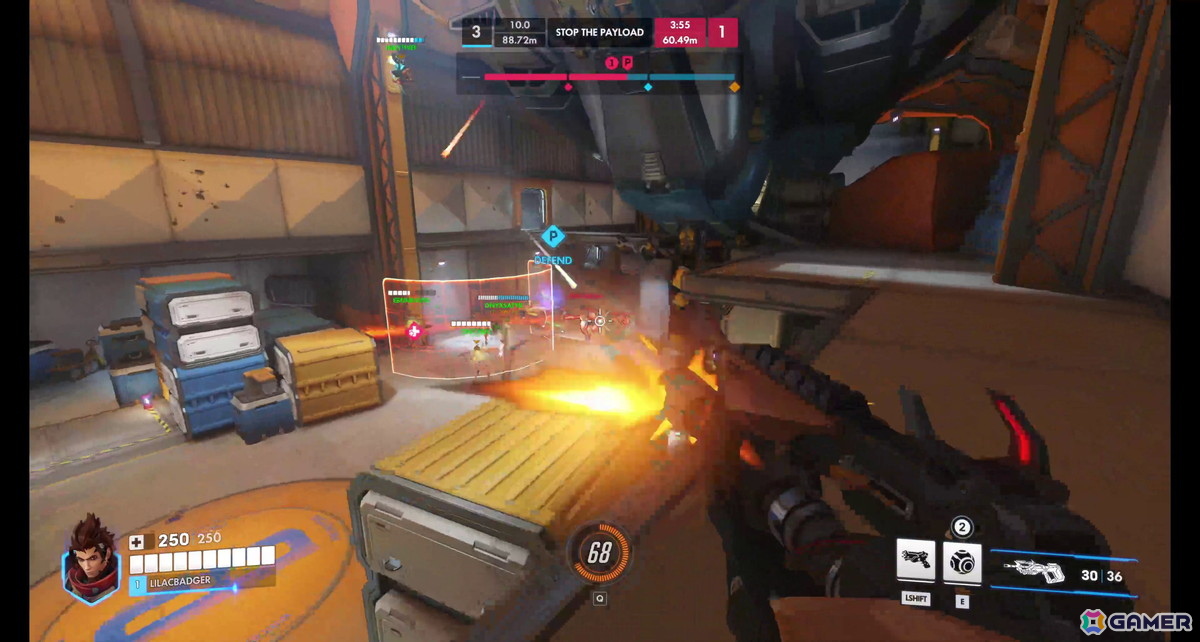
Task: Use the LSHIFT ability icon
Action: point(916,561)
